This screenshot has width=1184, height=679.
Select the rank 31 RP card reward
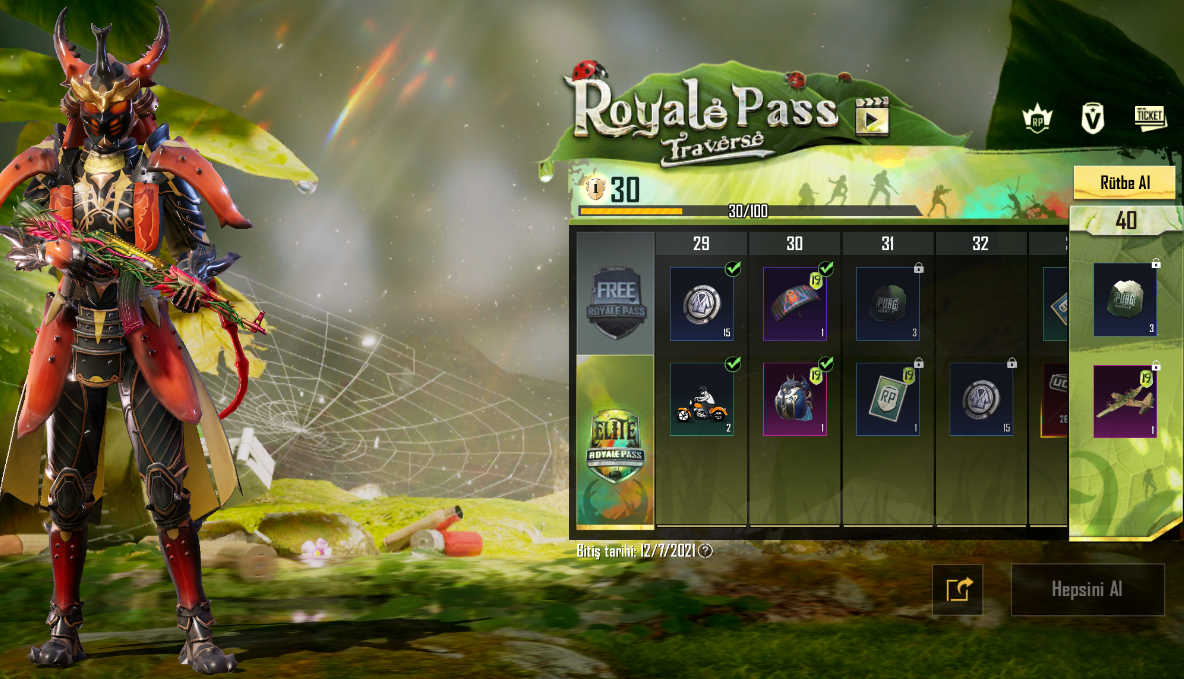(888, 399)
